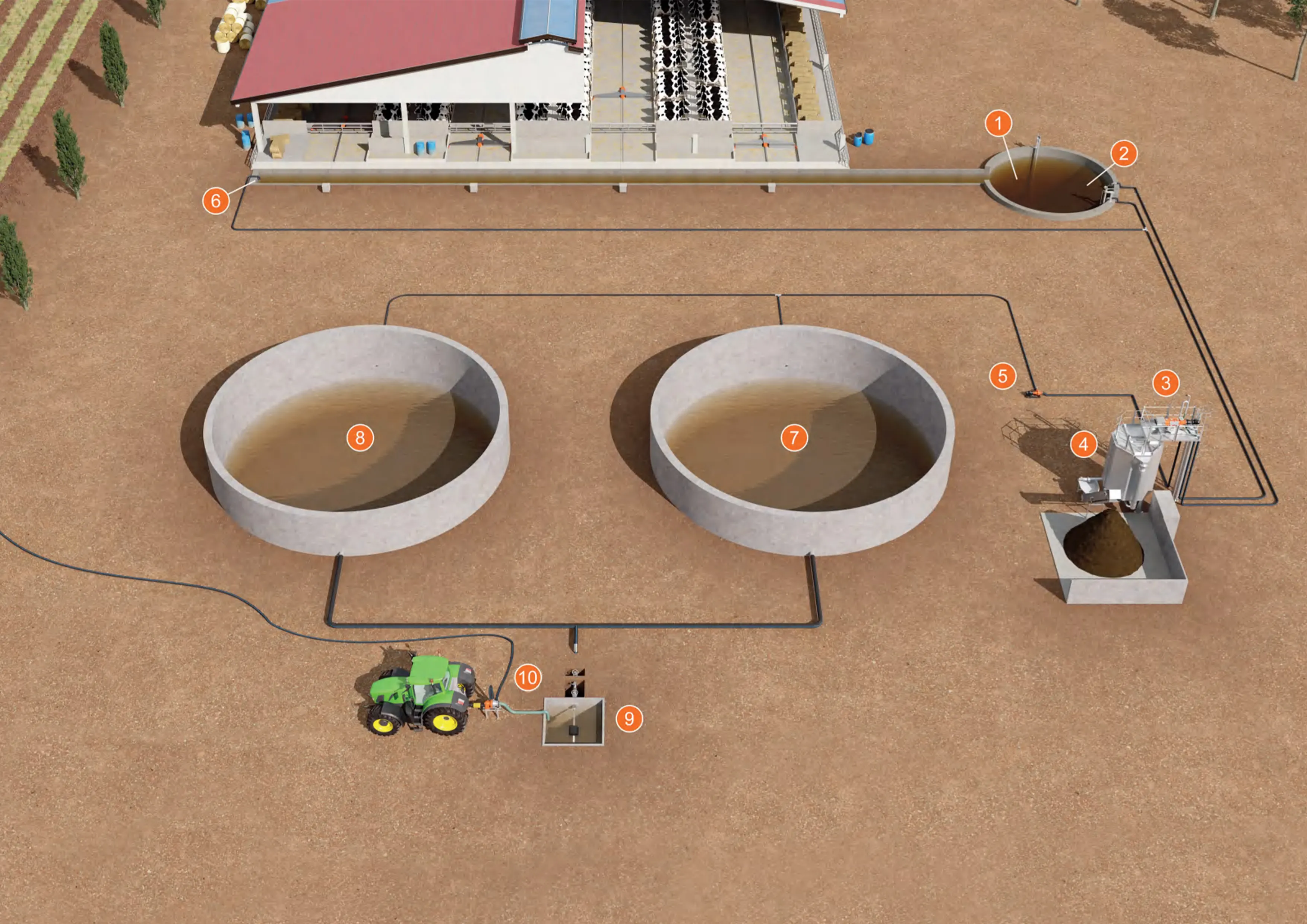Screen dimensions: 1307x924
Task: Click the number 6 marker at the channel end
Action: (216, 200)
